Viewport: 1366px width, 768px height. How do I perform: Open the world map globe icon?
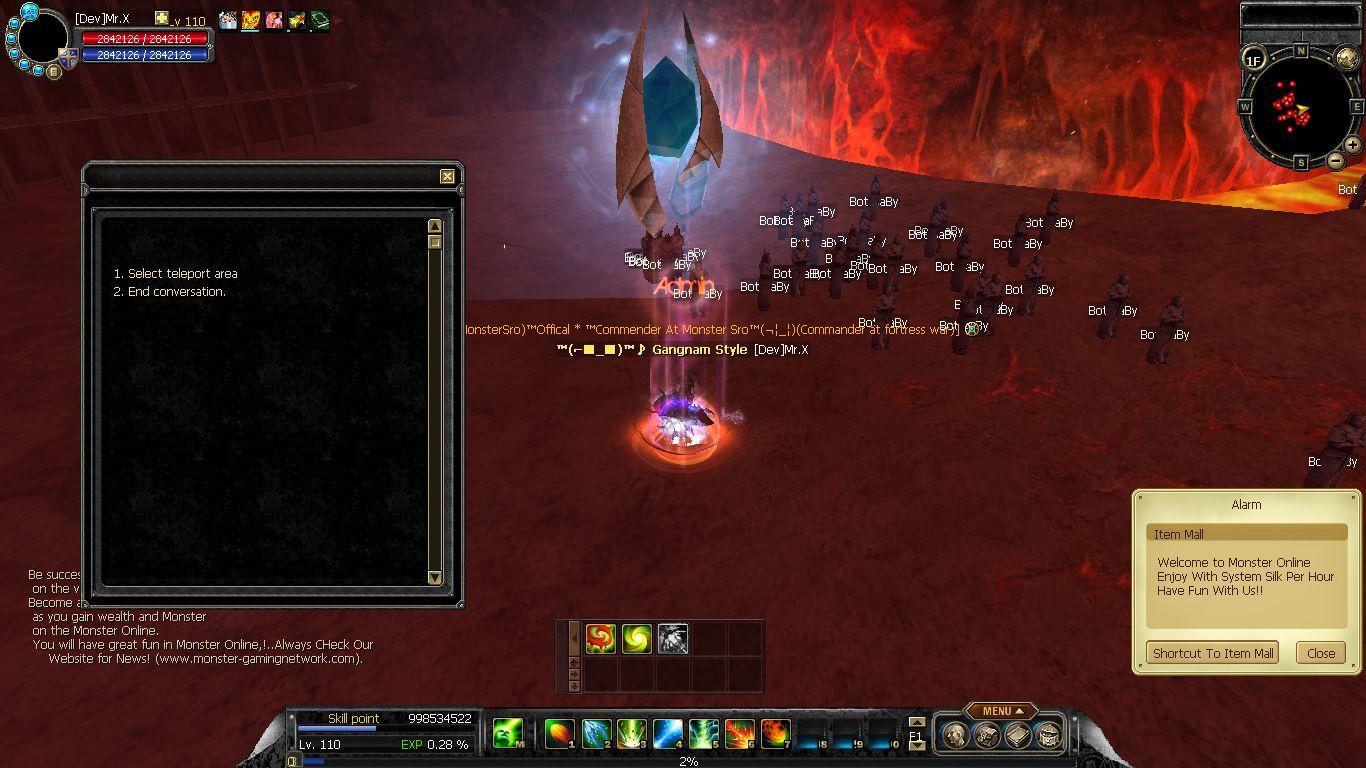tap(1347, 59)
